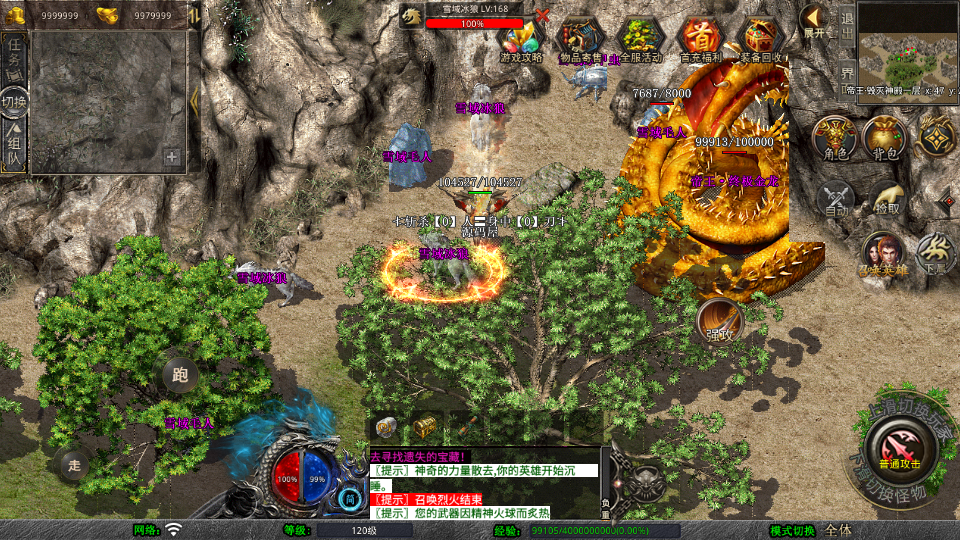
Task: Switch to the 组队 team tab
Action: pos(14,146)
